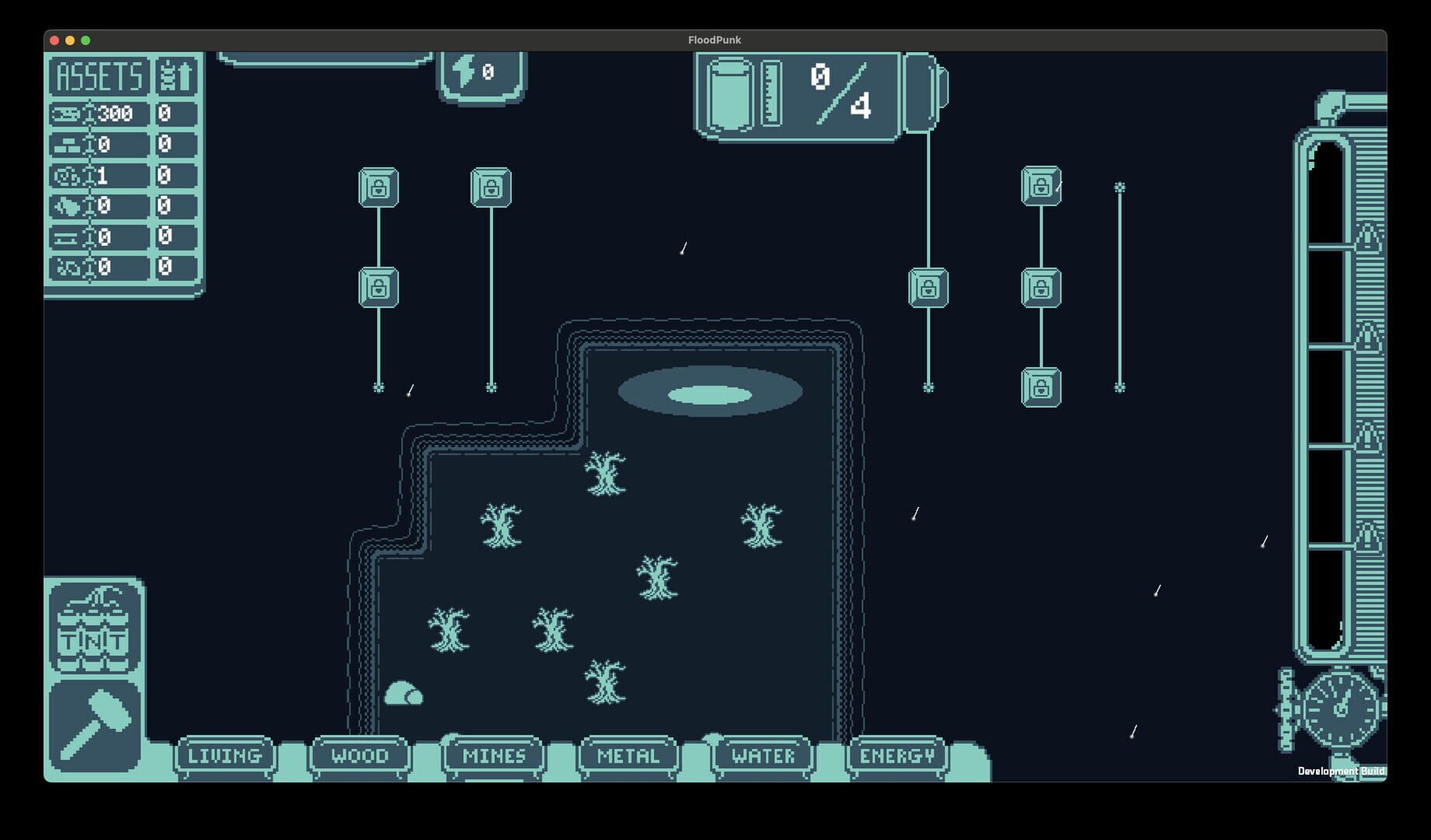Expand the LIVING build menu

pyautogui.click(x=225, y=754)
